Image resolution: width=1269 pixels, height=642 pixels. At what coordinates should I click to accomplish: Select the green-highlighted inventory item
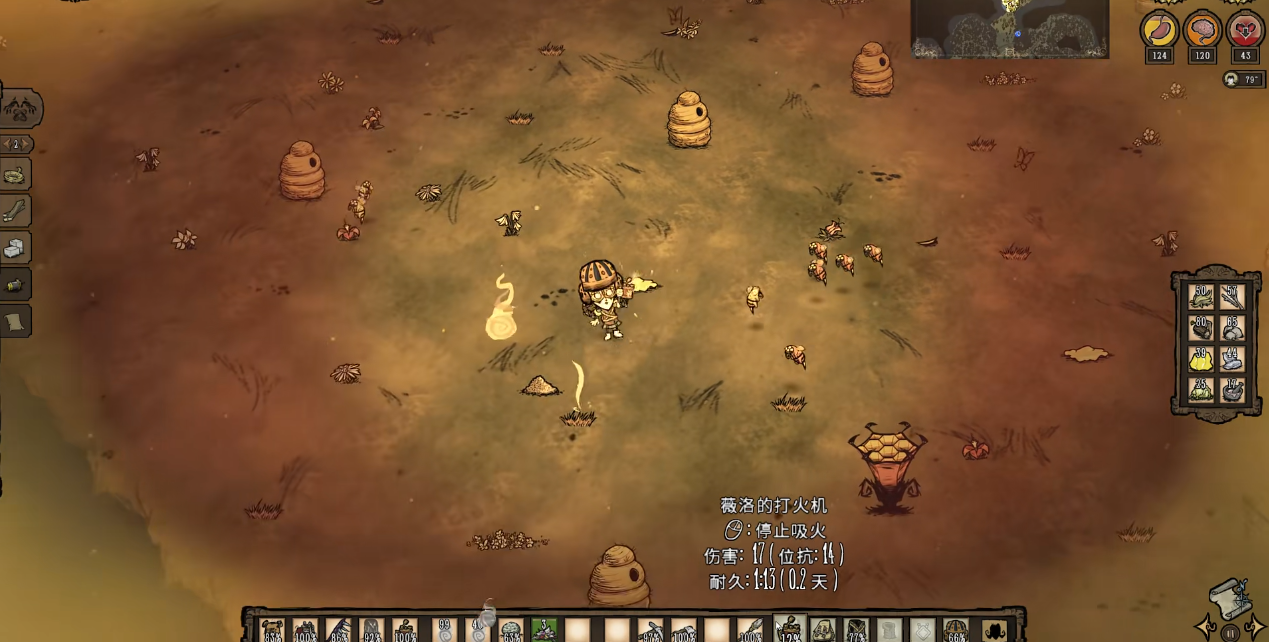(544, 630)
